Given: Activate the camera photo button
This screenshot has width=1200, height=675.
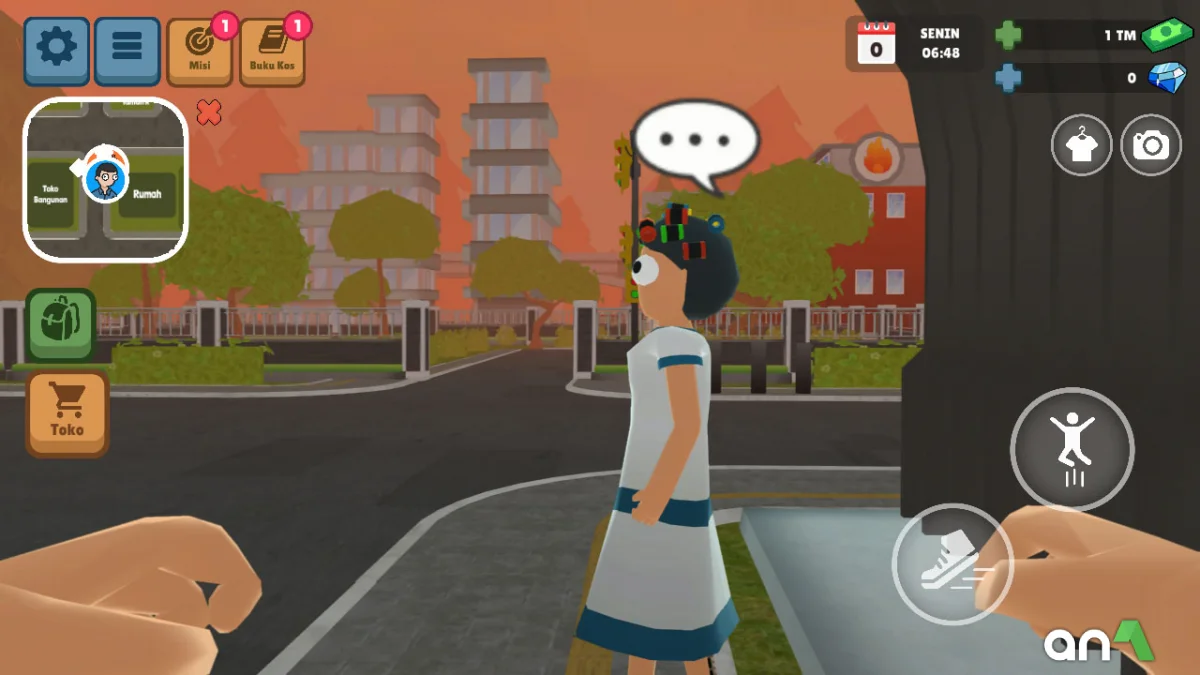Looking at the screenshot, I should coord(1151,146).
